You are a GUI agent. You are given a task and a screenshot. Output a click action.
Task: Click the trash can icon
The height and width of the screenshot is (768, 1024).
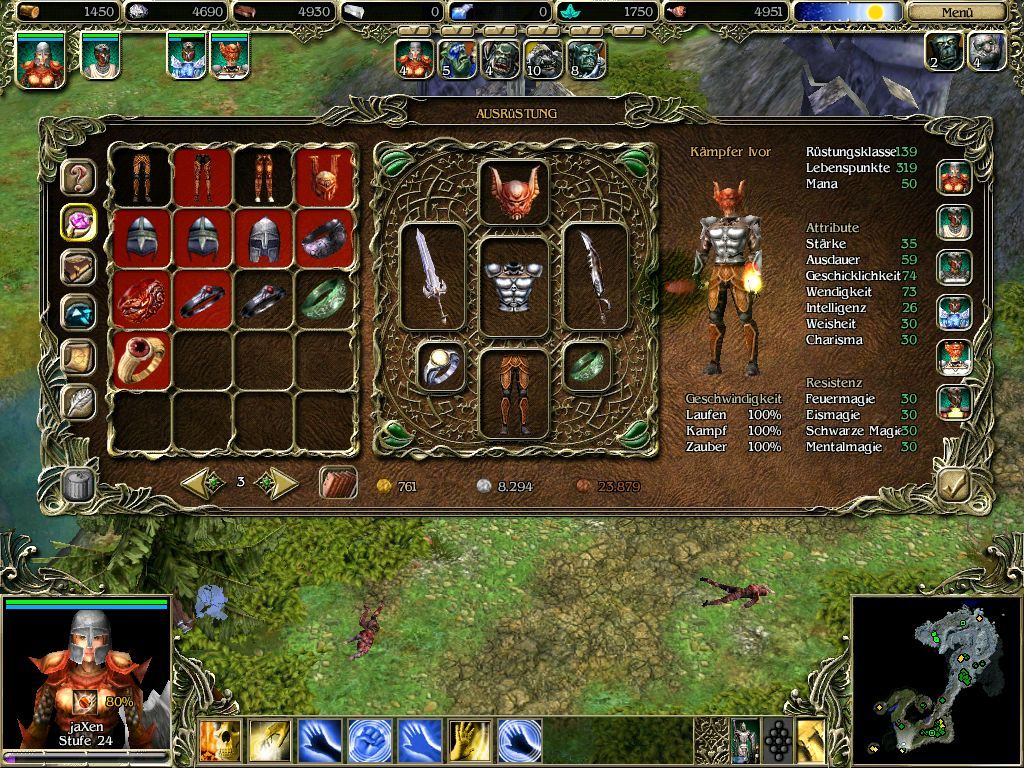(x=78, y=484)
